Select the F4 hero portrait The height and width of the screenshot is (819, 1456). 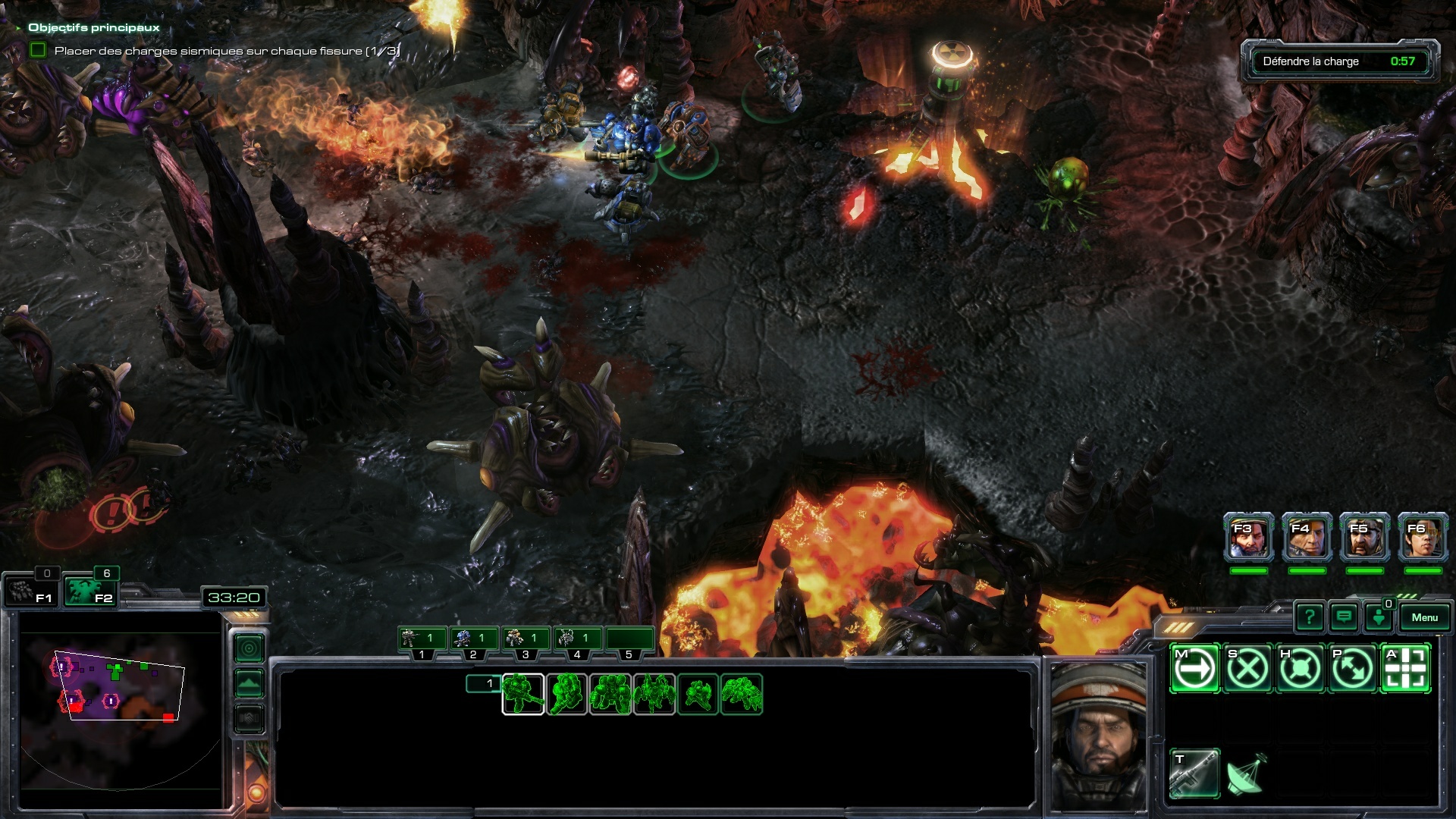tap(1307, 538)
